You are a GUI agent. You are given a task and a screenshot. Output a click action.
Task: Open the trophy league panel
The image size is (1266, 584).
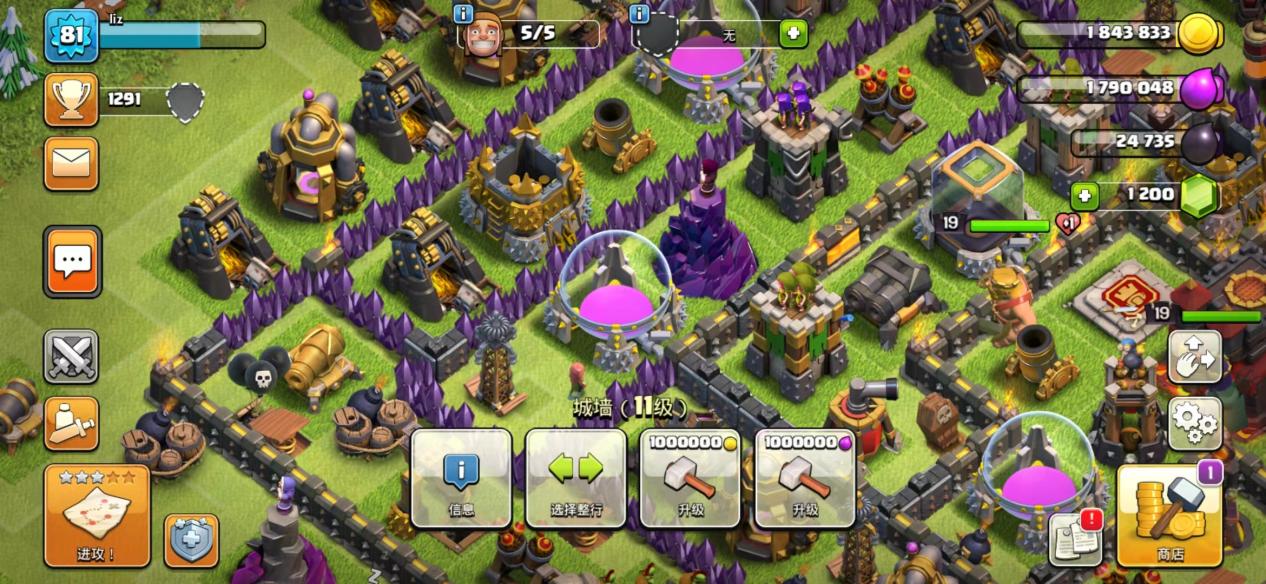tap(71, 99)
